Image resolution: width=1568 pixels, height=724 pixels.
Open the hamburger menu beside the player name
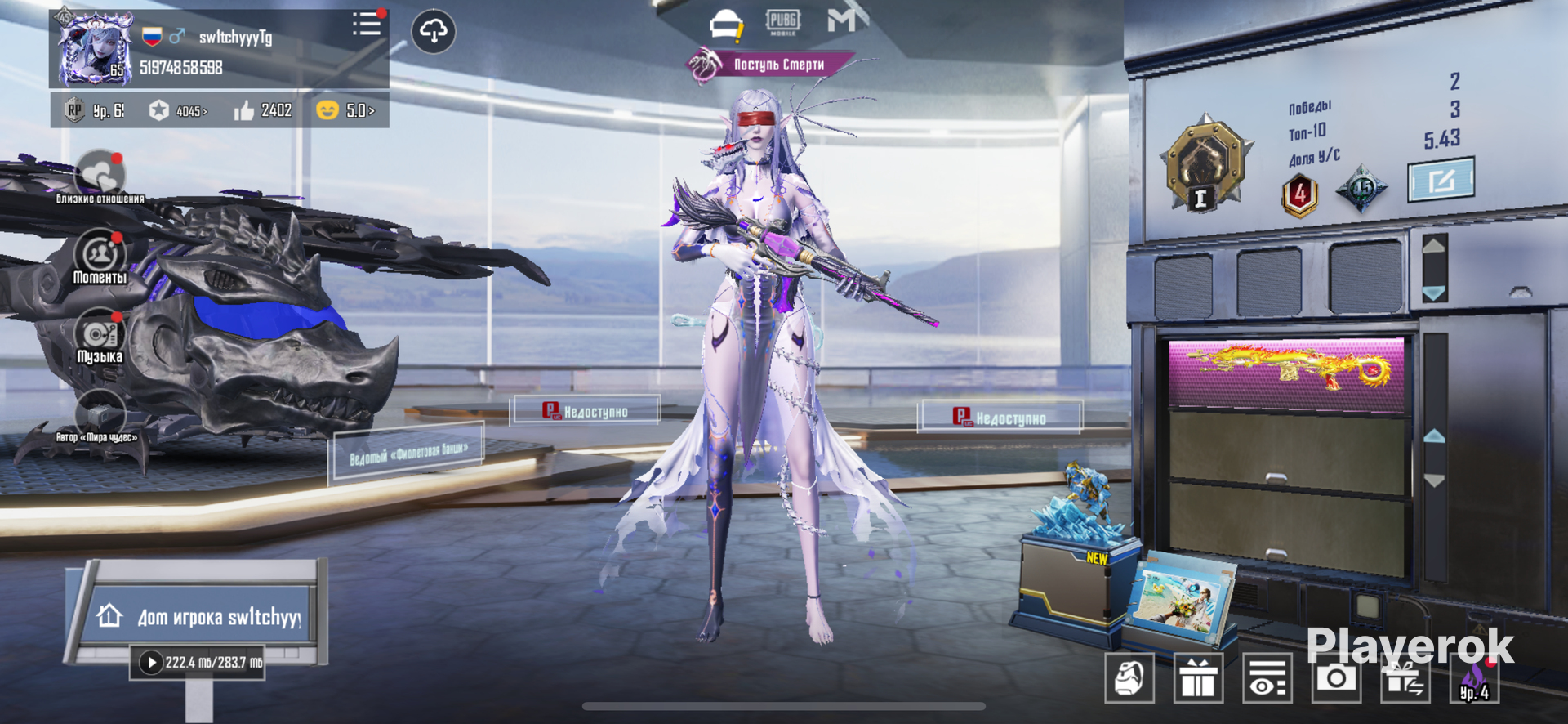367,25
